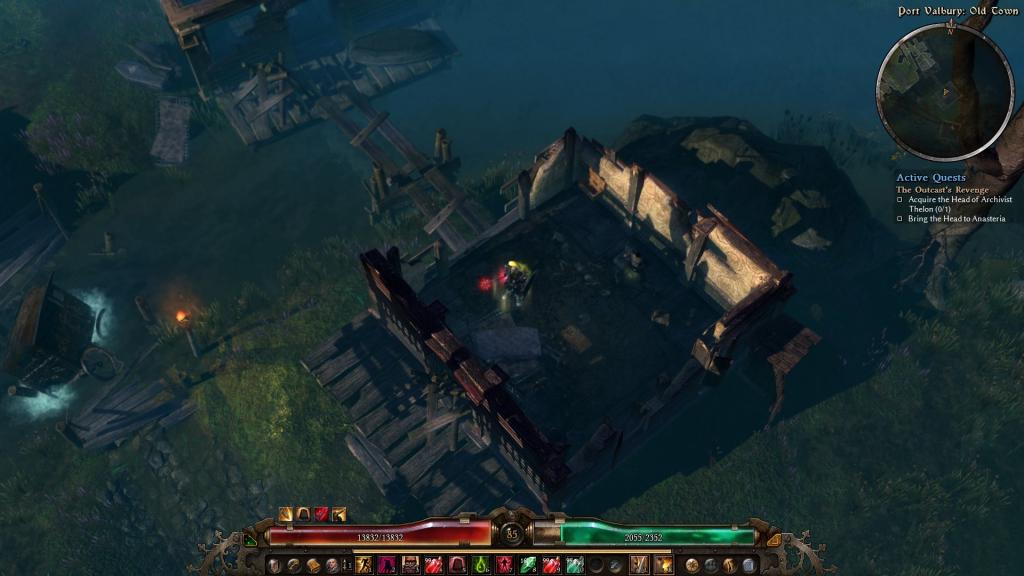Click the red buff icon above health bar
This screenshot has width=1024, height=576.
(x=322, y=514)
